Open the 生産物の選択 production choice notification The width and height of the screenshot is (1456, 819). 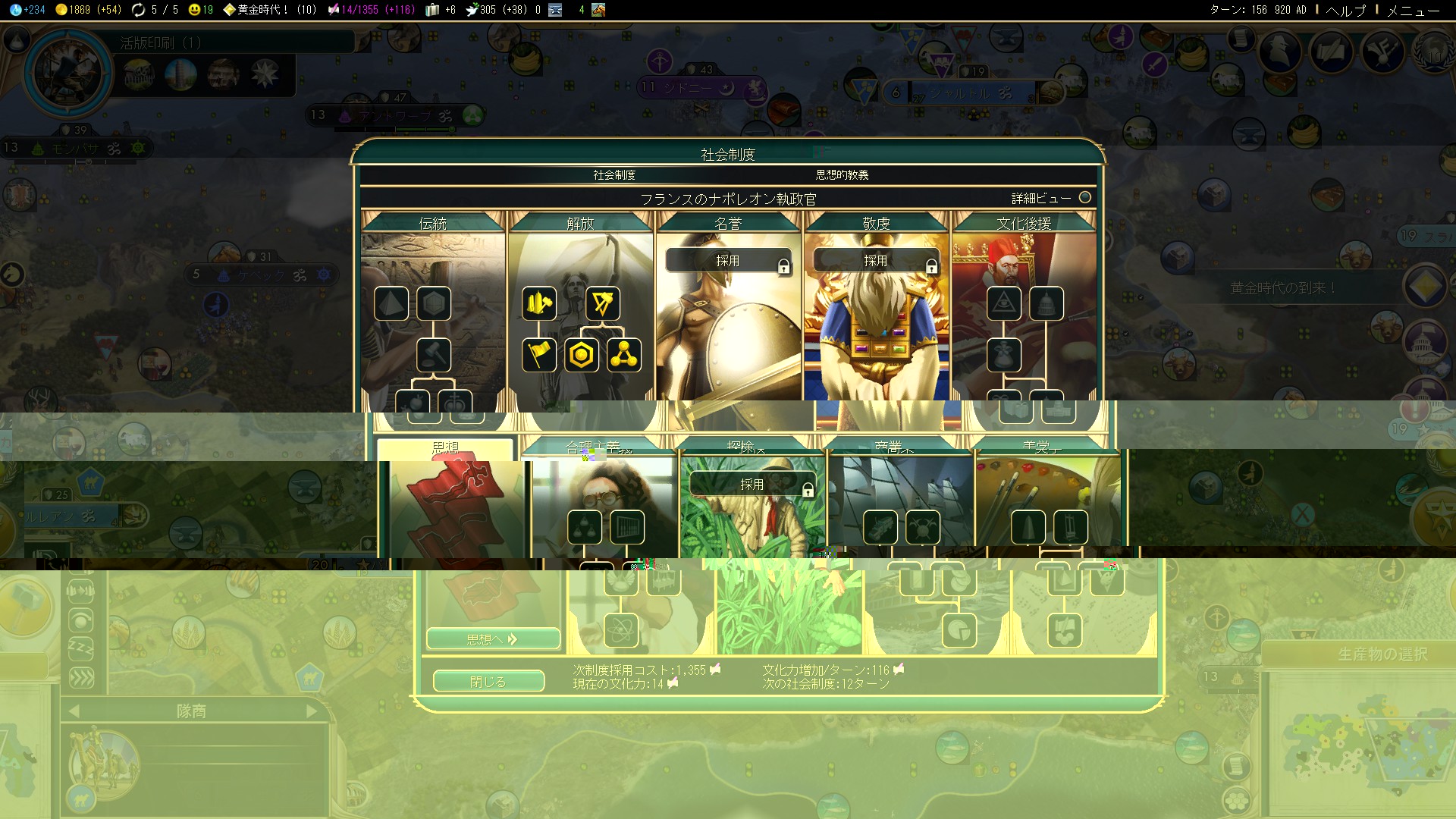[1382, 654]
